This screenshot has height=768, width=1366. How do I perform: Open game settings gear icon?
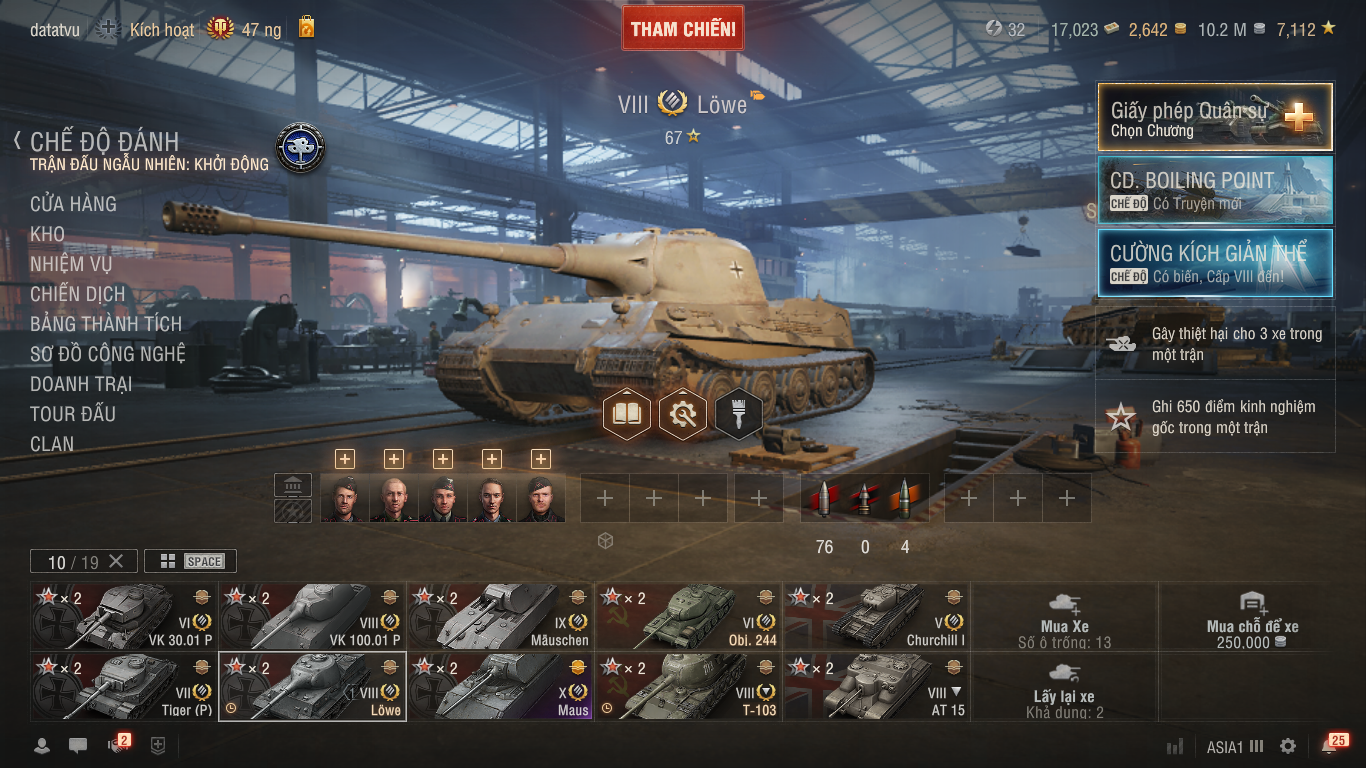[x=1288, y=746]
